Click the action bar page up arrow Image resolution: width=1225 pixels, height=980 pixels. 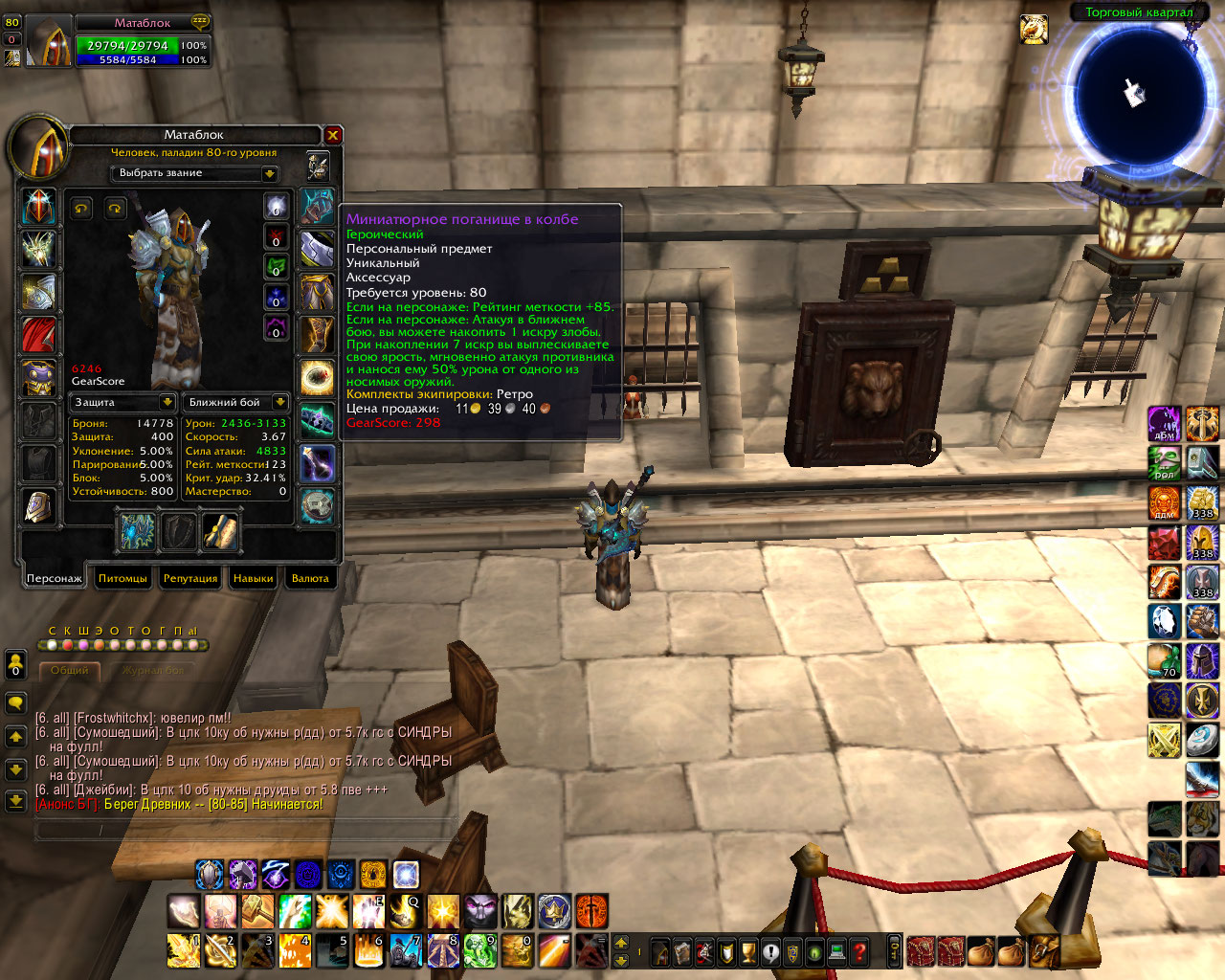[621, 942]
